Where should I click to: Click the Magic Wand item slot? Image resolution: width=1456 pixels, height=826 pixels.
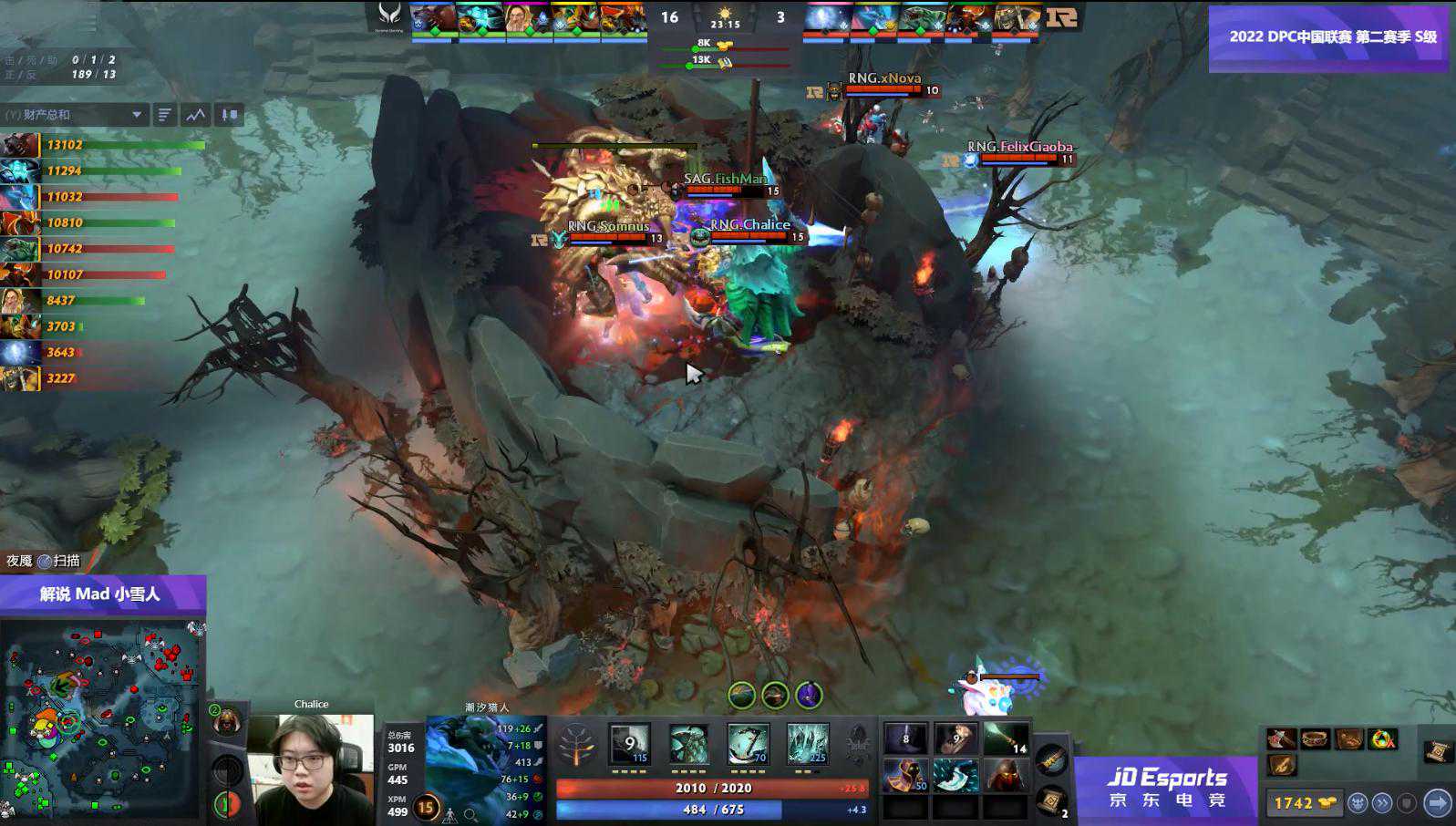[x=1006, y=739]
